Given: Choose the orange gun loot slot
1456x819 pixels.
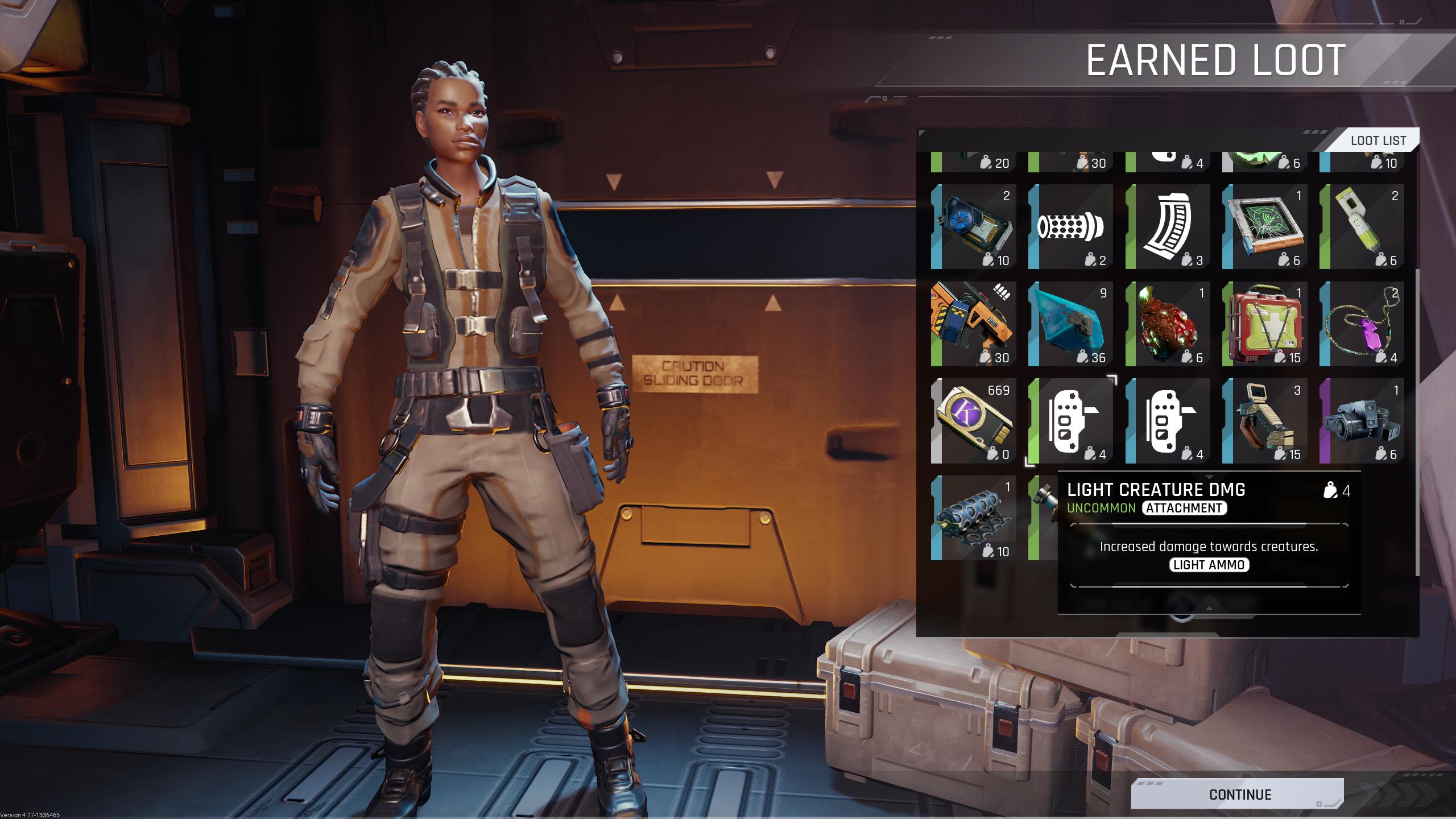Looking at the screenshot, I should pos(974,324).
